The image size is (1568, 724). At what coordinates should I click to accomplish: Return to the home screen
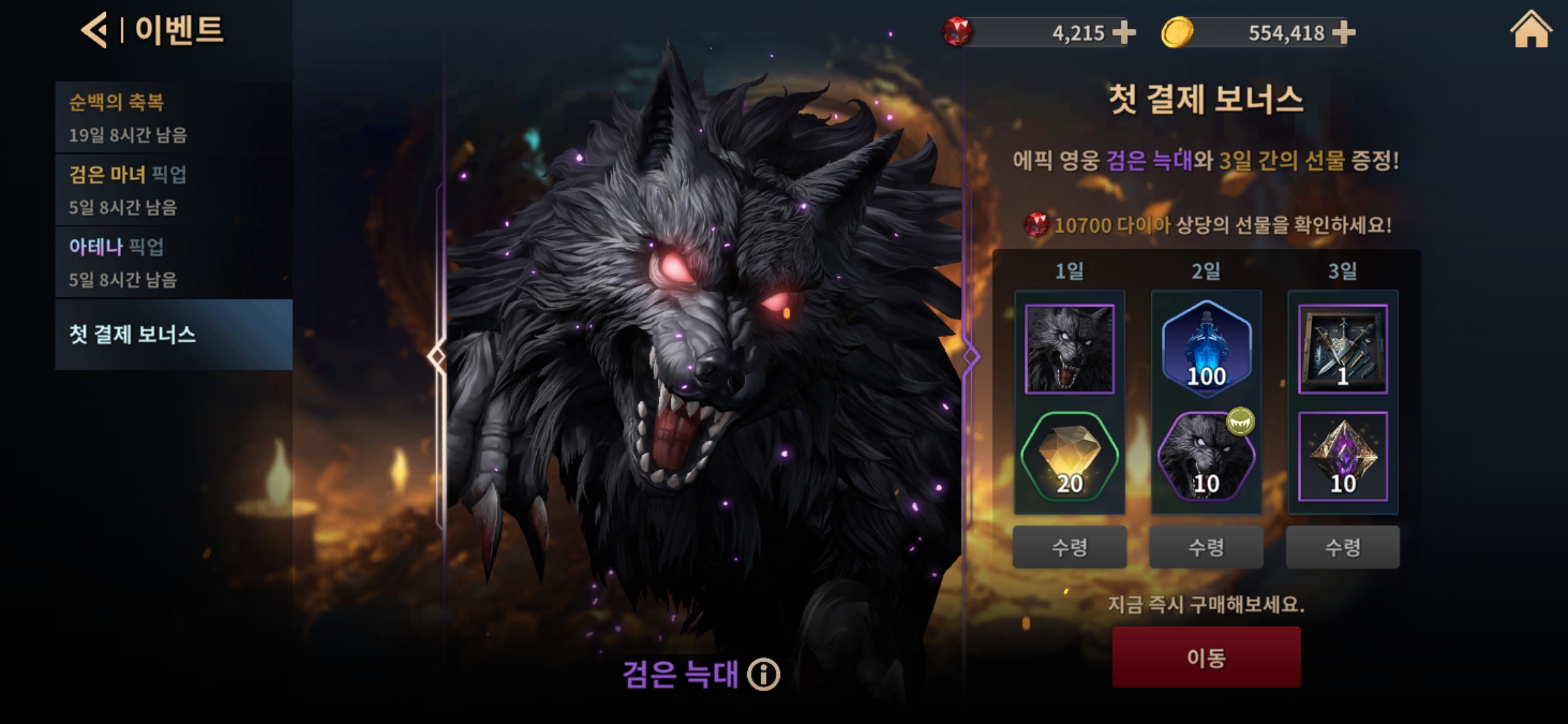pos(1530,31)
